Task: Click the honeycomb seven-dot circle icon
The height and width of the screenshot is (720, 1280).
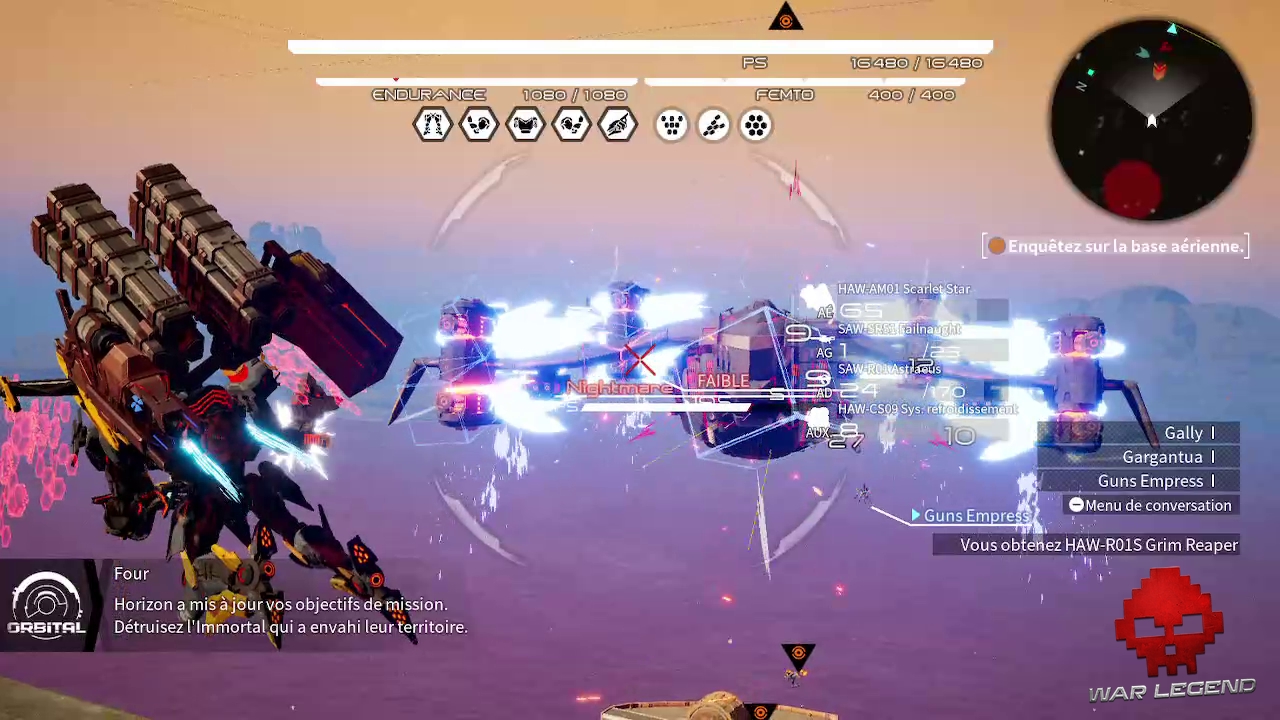Action: pyautogui.click(x=756, y=125)
